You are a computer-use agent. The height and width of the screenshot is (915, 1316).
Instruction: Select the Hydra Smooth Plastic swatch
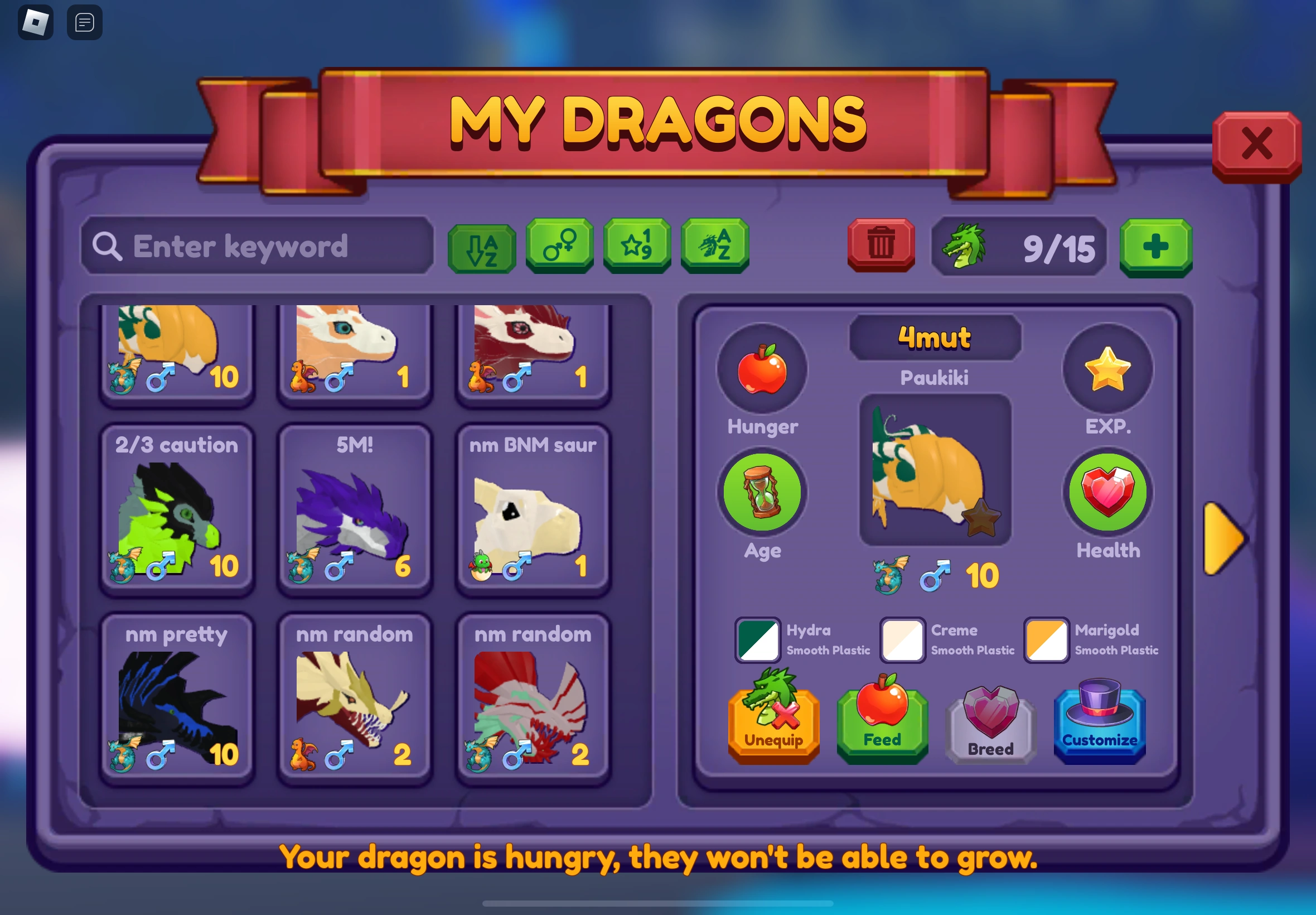point(757,640)
